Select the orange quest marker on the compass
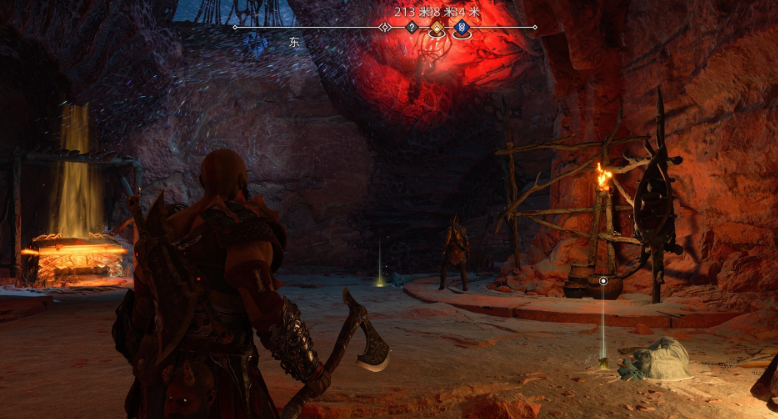 click(x=437, y=29)
